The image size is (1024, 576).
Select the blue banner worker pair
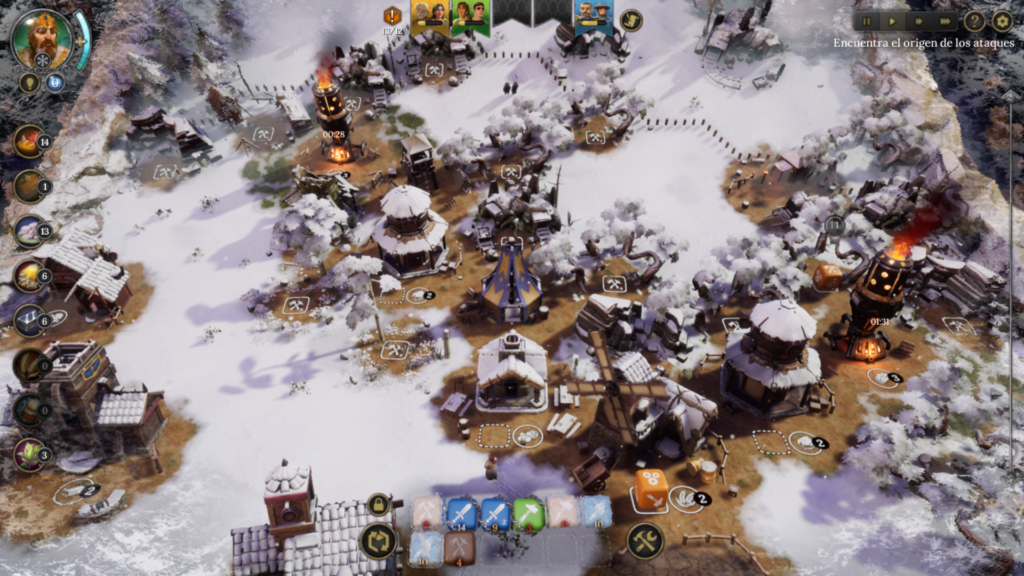(x=594, y=15)
